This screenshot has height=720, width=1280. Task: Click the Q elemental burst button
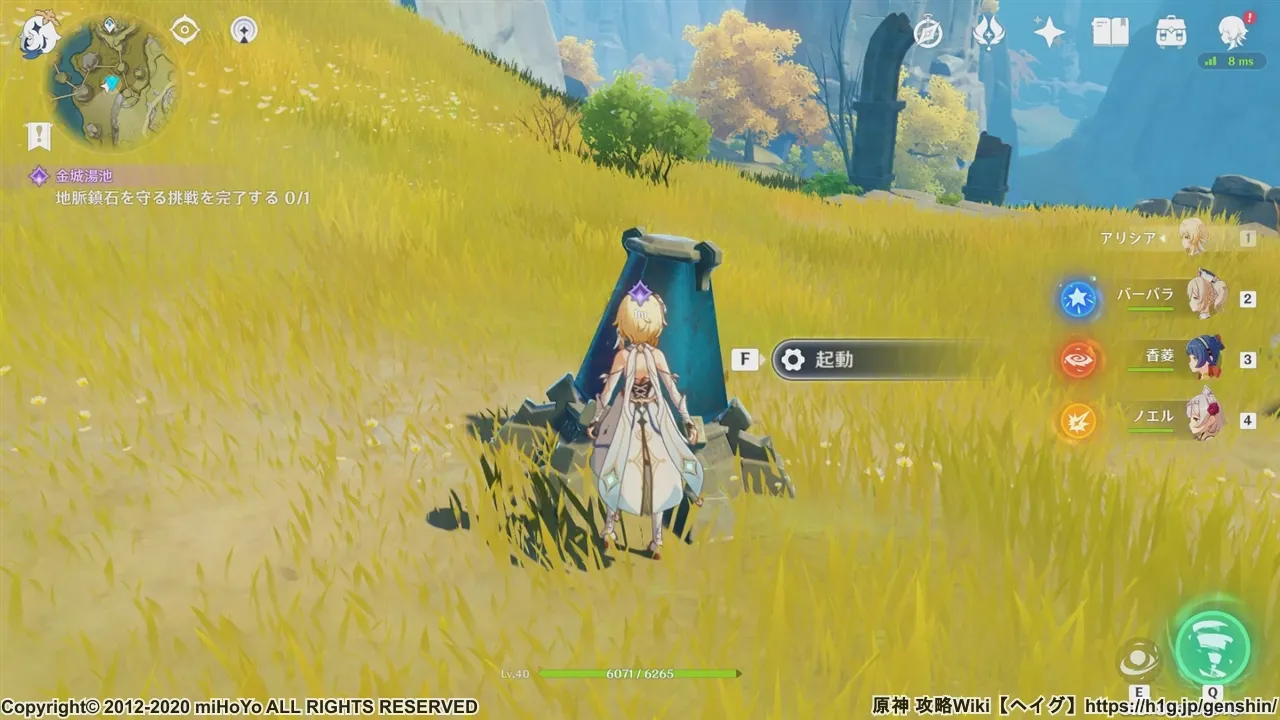pyautogui.click(x=1212, y=647)
